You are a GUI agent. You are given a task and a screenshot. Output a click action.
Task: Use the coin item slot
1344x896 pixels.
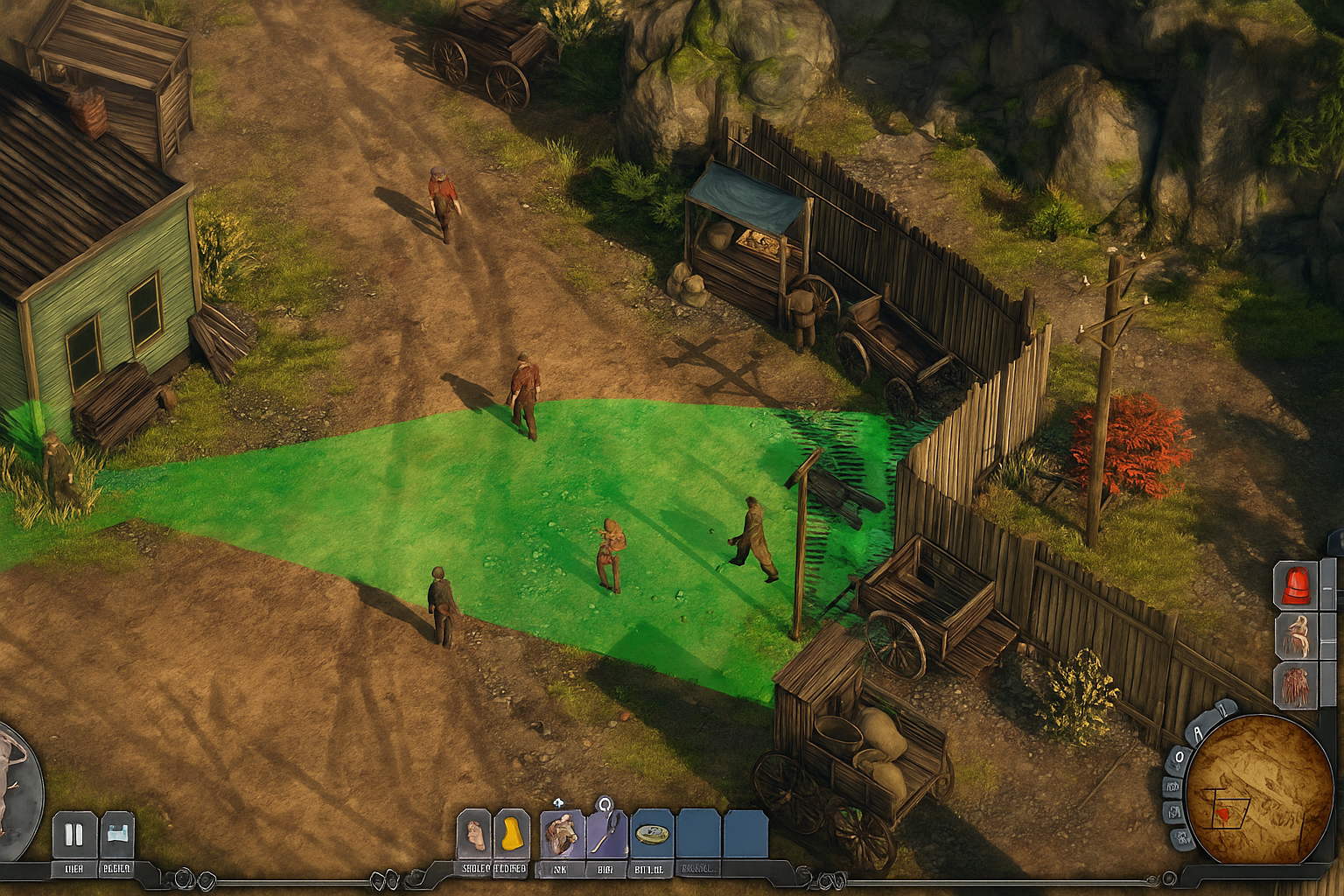(653, 834)
